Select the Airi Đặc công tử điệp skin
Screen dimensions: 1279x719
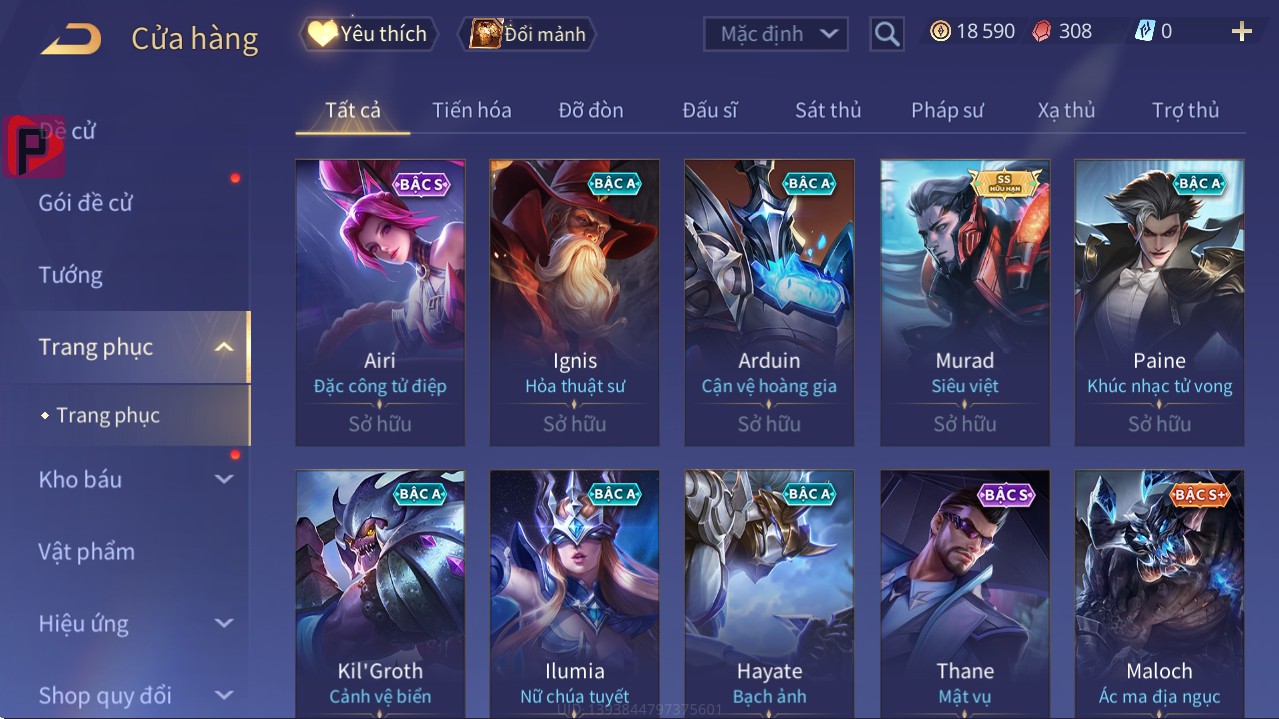coord(380,302)
